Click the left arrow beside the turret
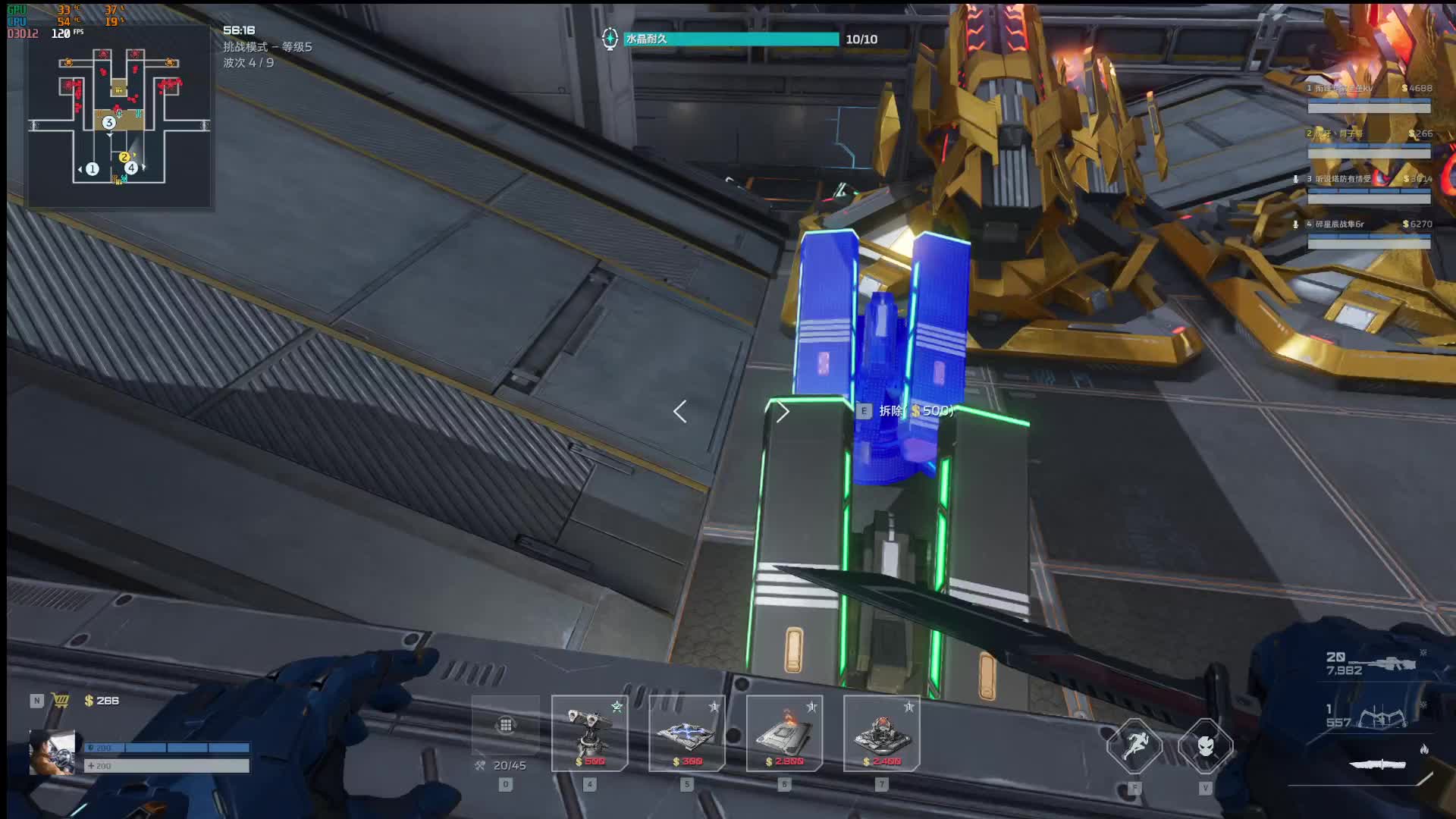1456x819 pixels. (x=680, y=412)
